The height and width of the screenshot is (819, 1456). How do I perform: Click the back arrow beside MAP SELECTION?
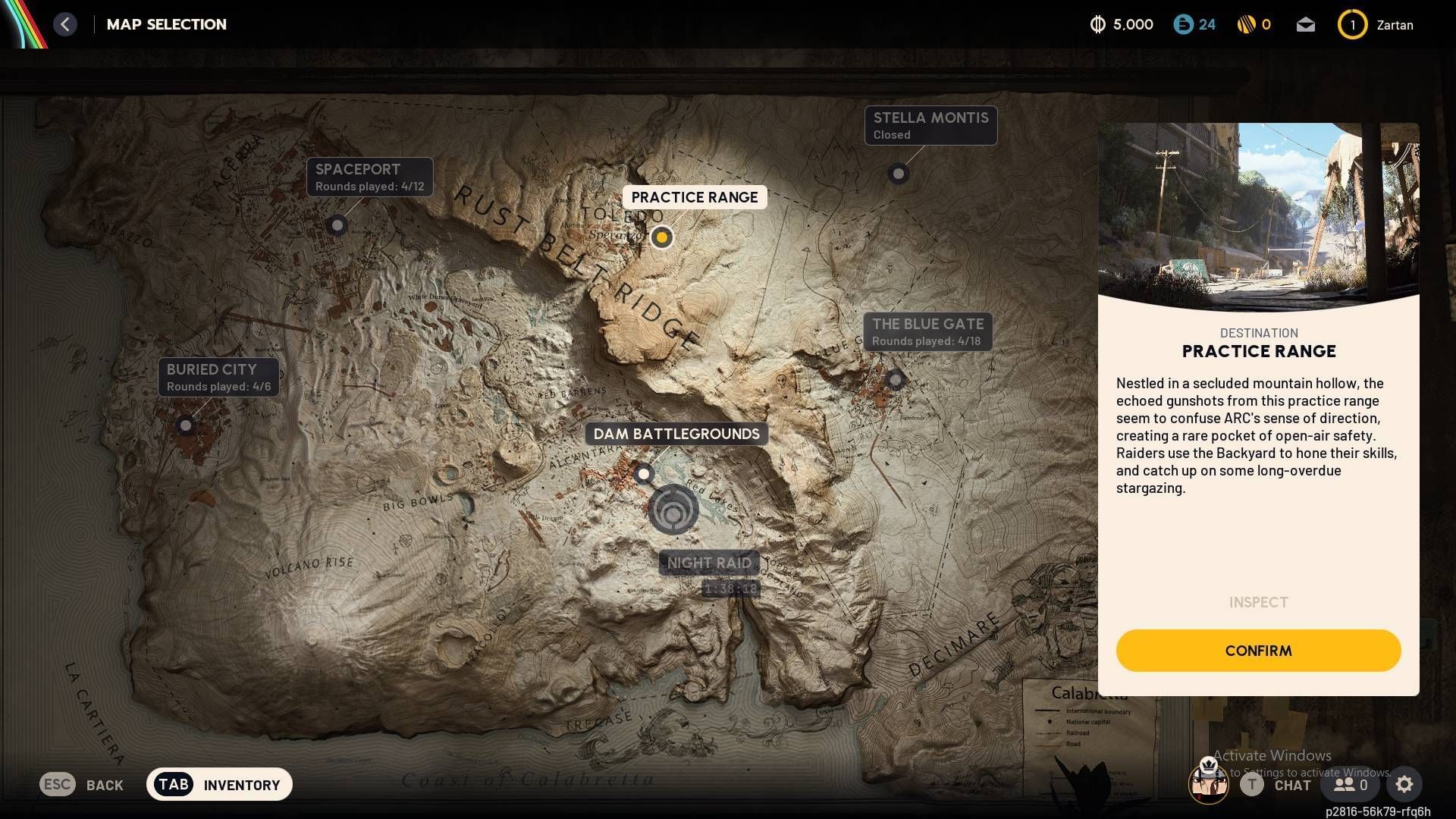tap(65, 24)
